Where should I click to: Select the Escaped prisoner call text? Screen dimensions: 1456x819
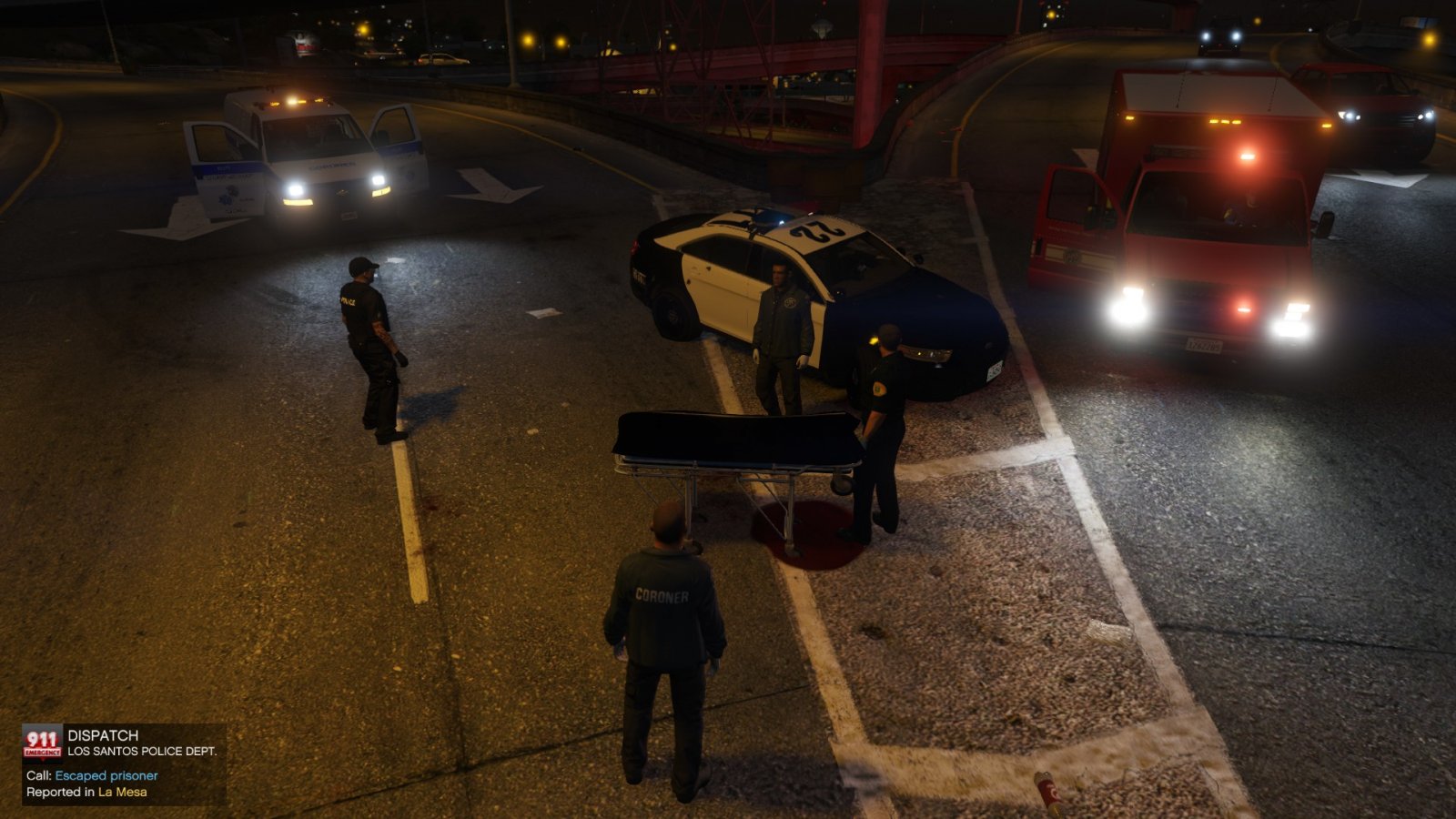click(x=106, y=776)
